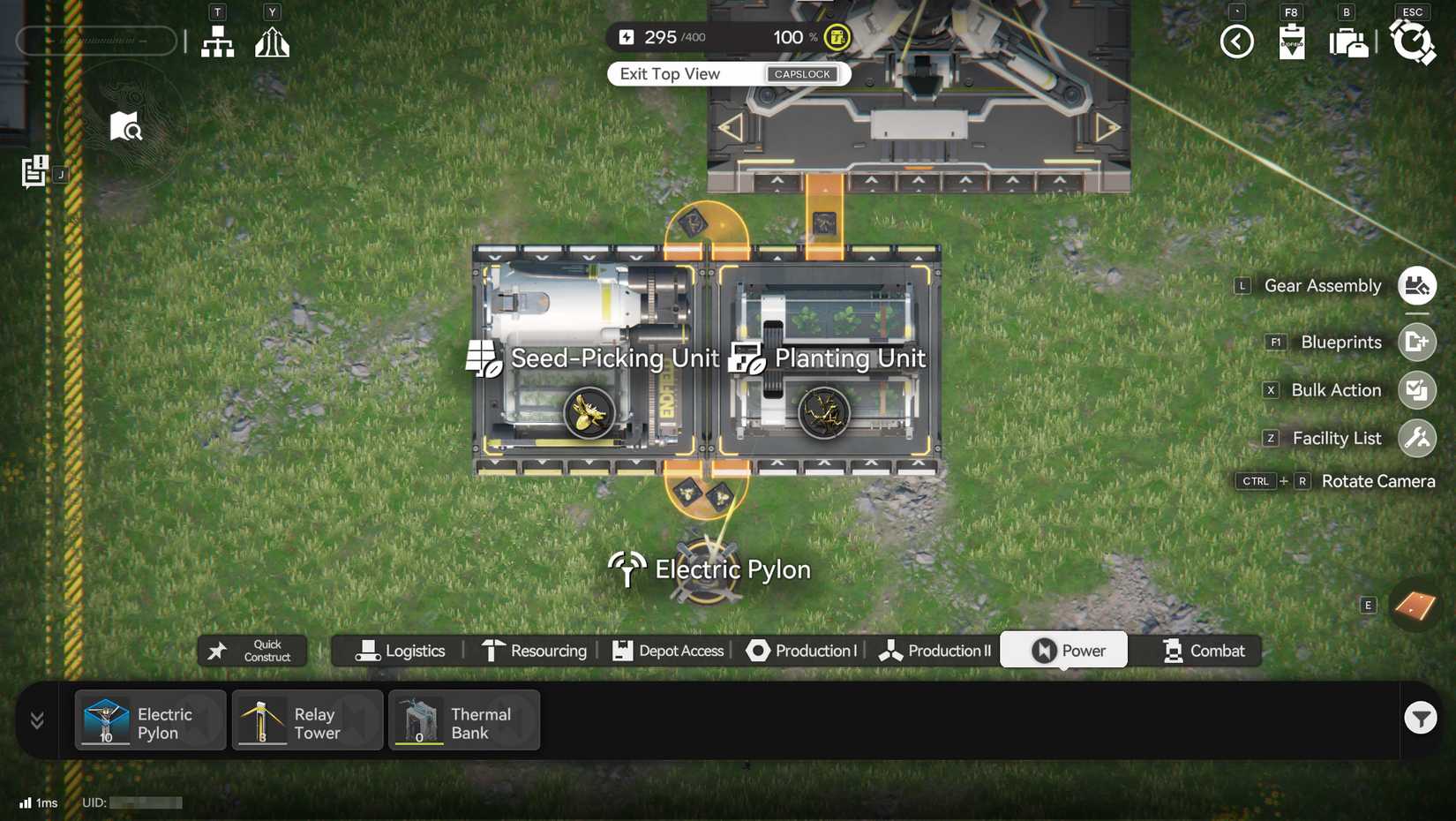Collapse the construction bar with the double chevron
The image size is (1456, 821).
(36, 720)
